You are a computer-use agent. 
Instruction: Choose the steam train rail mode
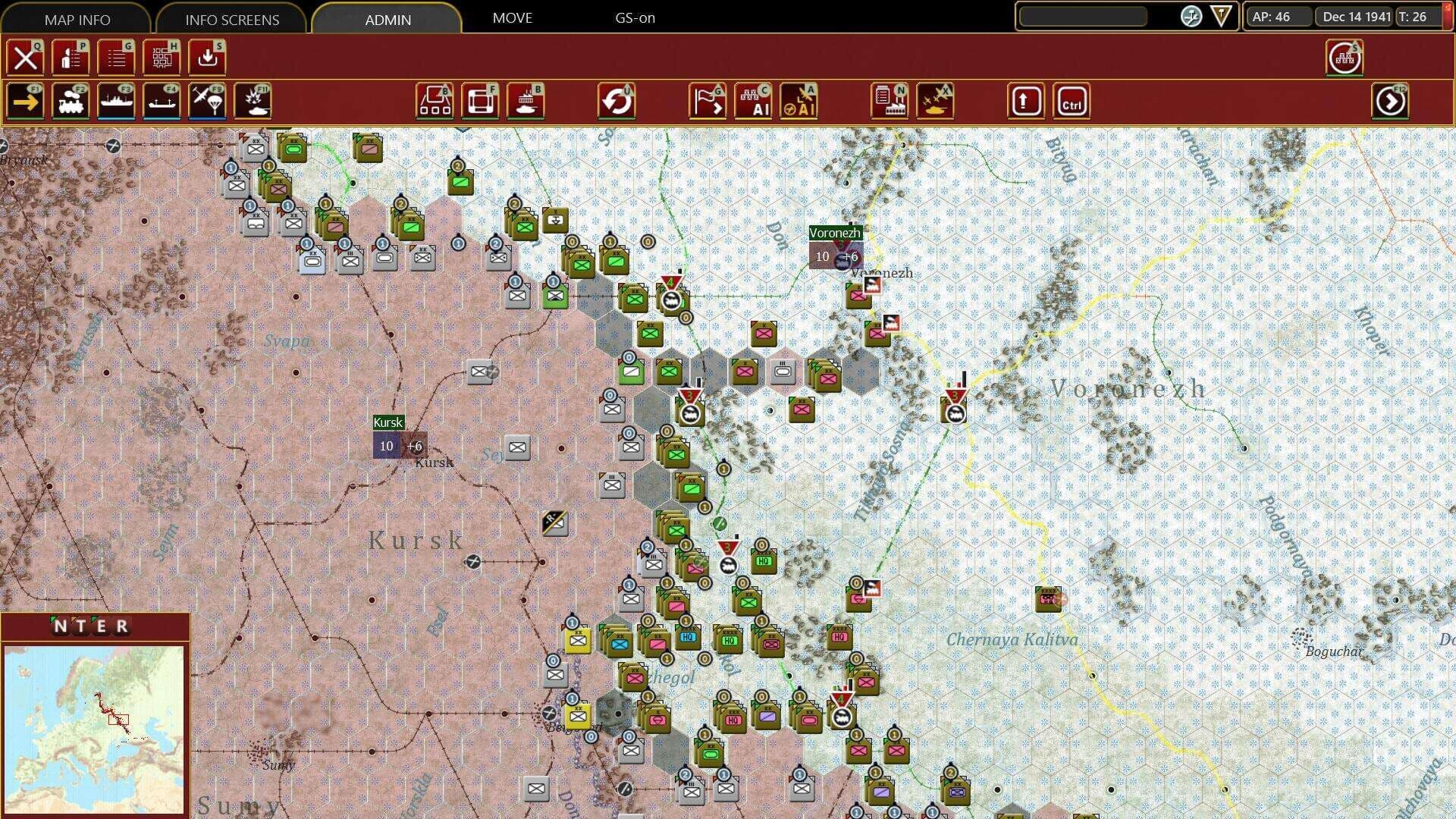click(71, 102)
